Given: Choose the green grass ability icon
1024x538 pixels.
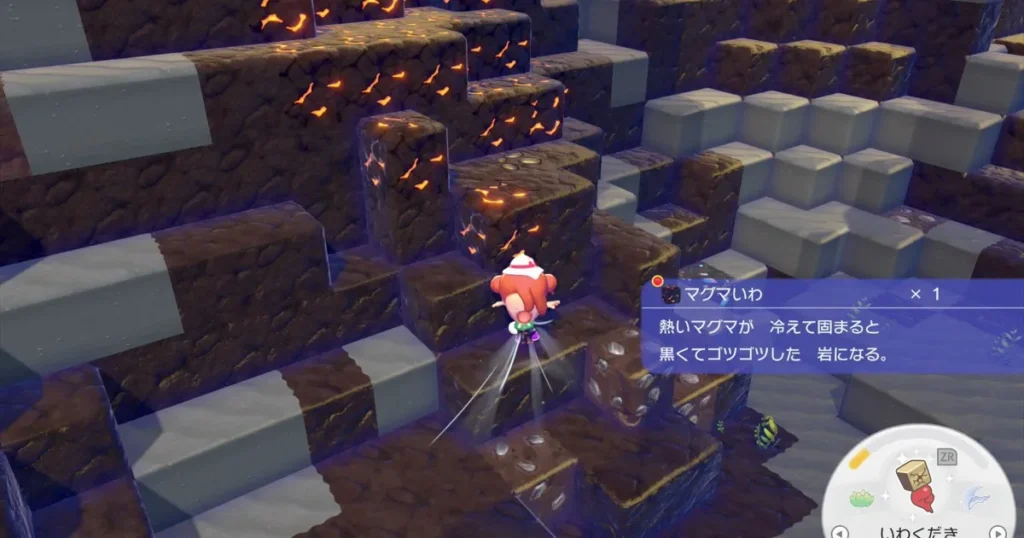Looking at the screenshot, I should click(863, 497).
